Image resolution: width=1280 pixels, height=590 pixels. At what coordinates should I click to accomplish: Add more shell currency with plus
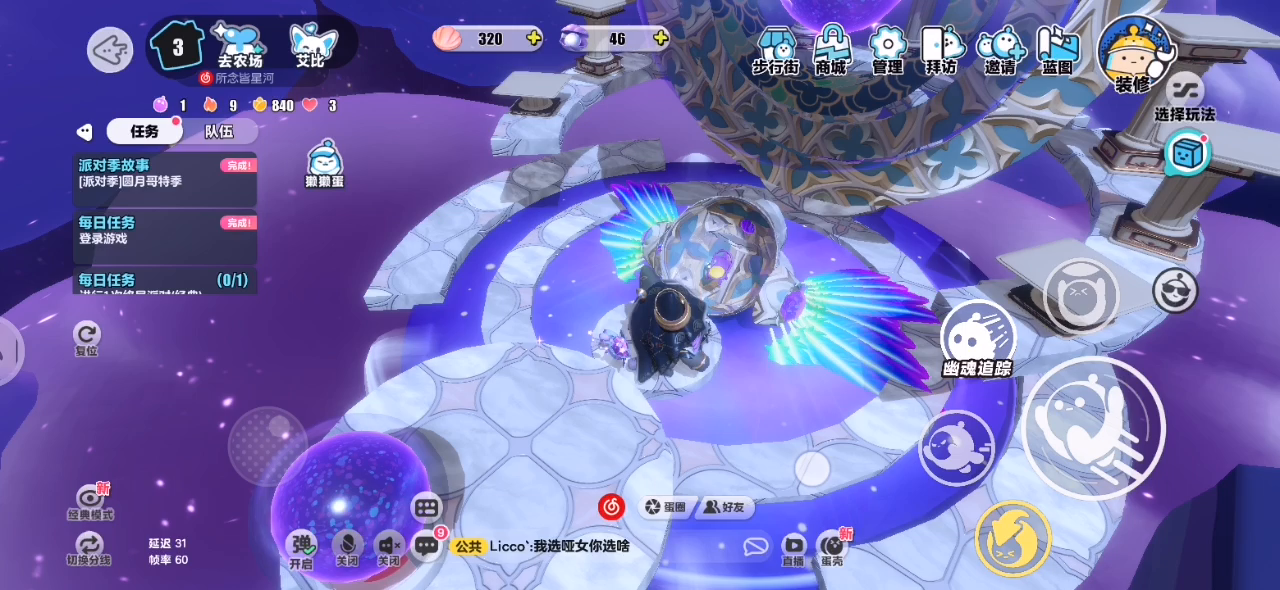tap(533, 39)
